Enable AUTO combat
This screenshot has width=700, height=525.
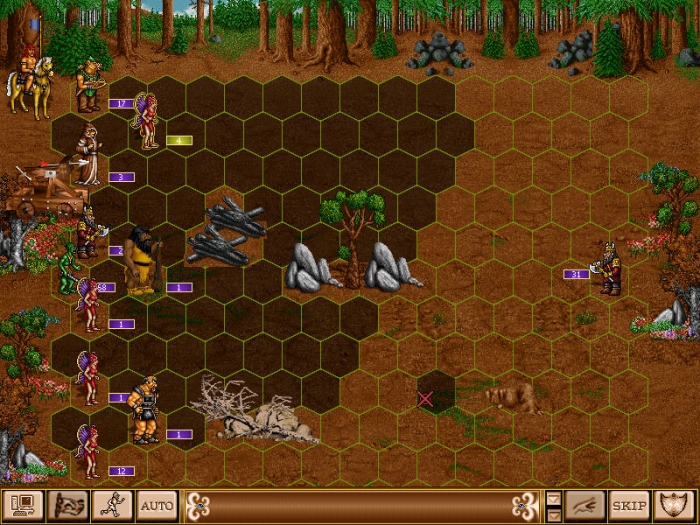[x=157, y=504]
